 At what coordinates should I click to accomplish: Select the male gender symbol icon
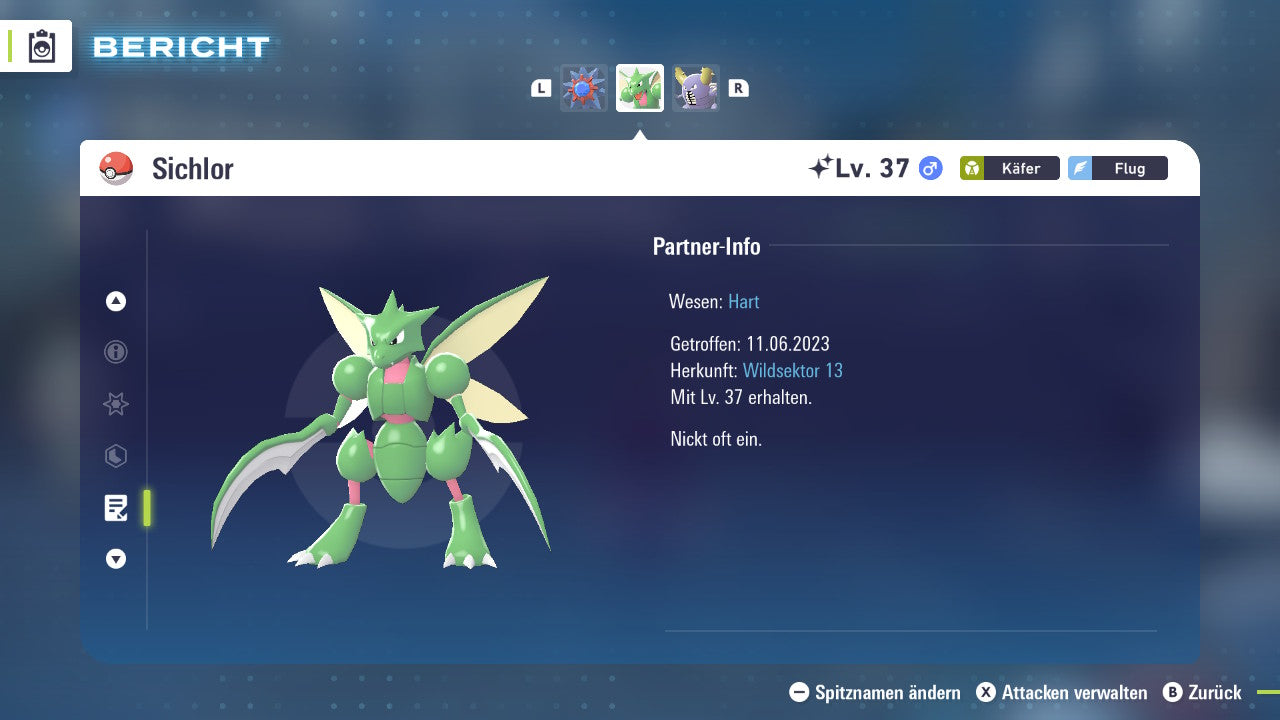pos(929,169)
